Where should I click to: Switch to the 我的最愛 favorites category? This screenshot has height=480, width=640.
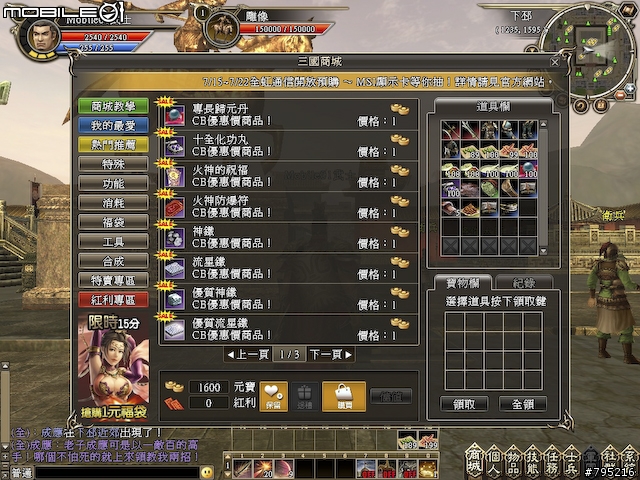tap(113, 126)
